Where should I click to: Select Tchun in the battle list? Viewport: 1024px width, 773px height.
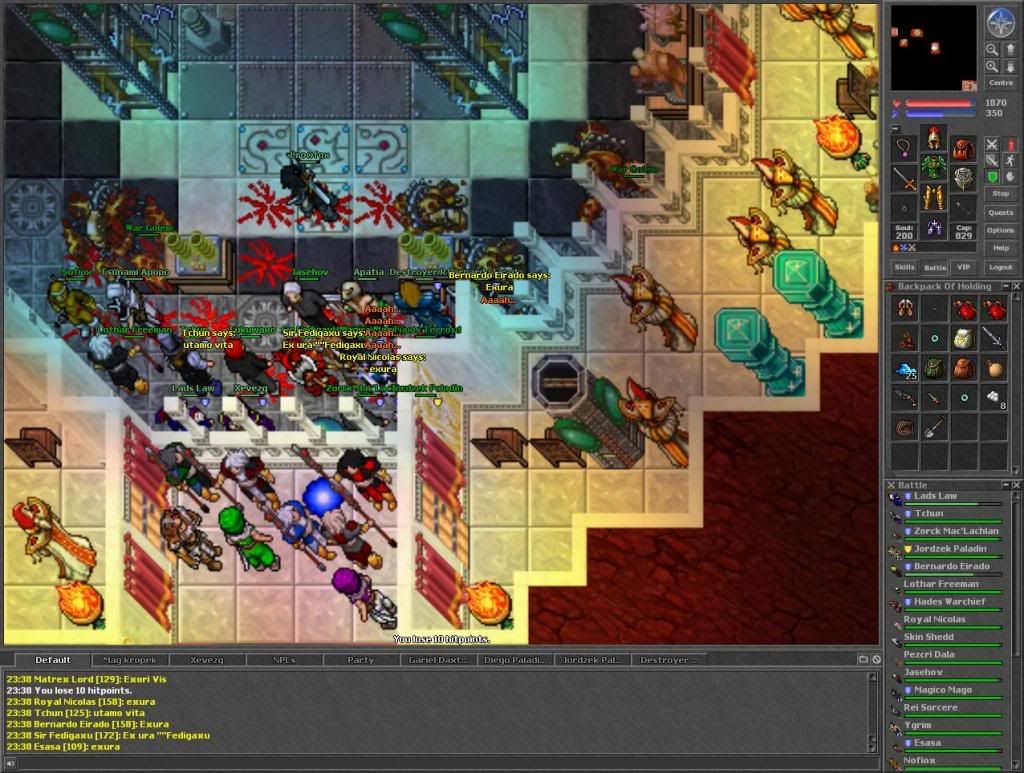click(x=930, y=514)
